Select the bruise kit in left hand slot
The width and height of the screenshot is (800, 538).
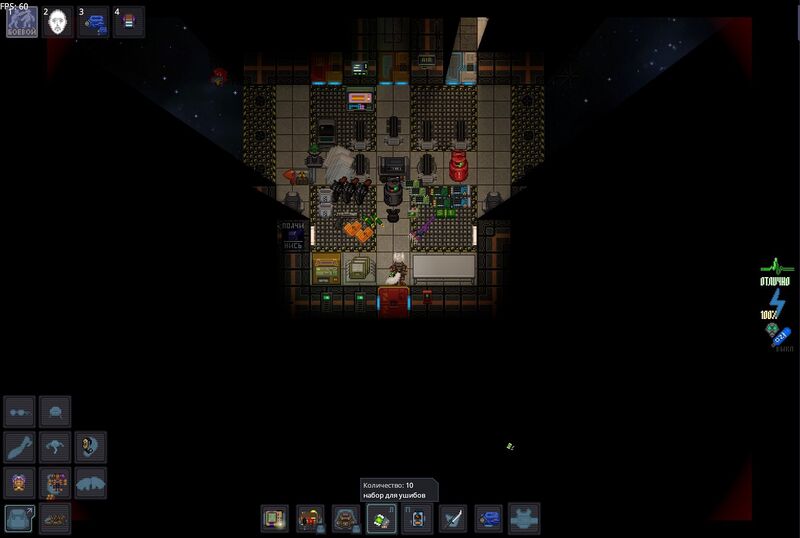[381, 518]
